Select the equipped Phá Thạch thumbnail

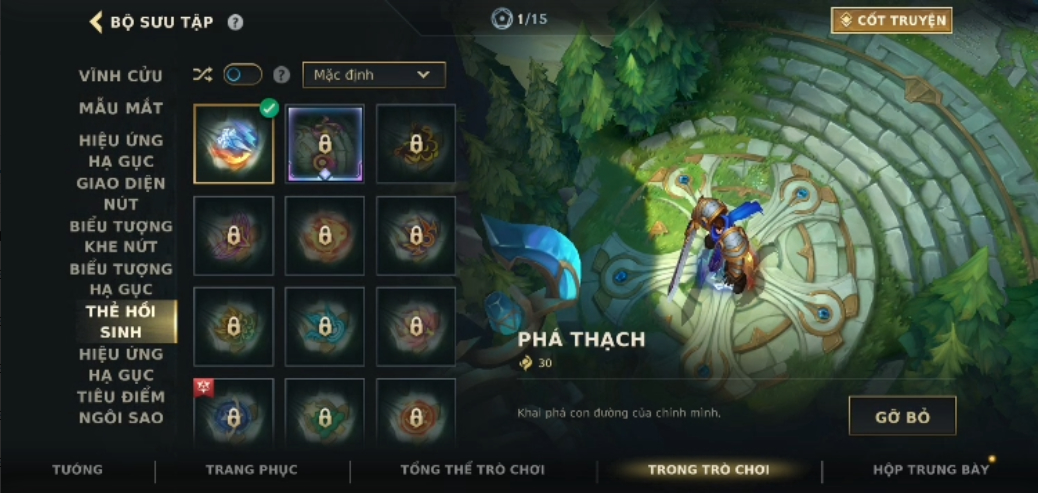[233, 144]
